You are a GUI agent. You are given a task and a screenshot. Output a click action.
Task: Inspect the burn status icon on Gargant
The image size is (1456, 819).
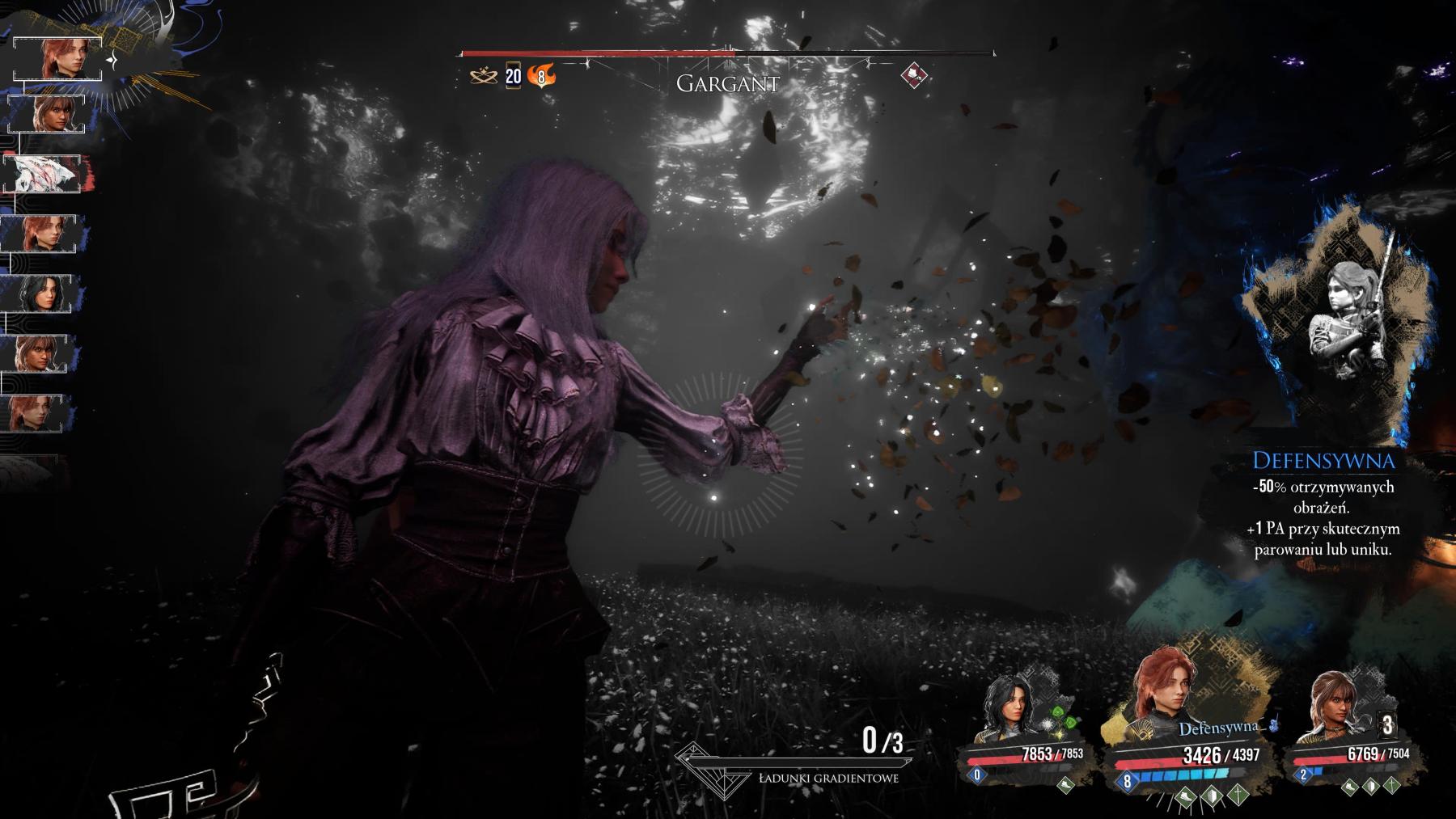pos(541,77)
